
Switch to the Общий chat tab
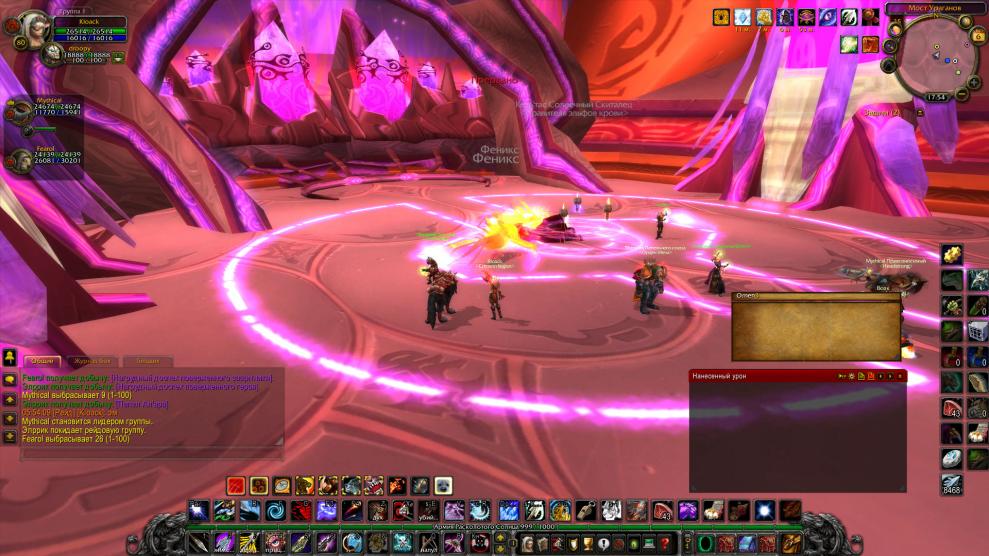click(41, 361)
